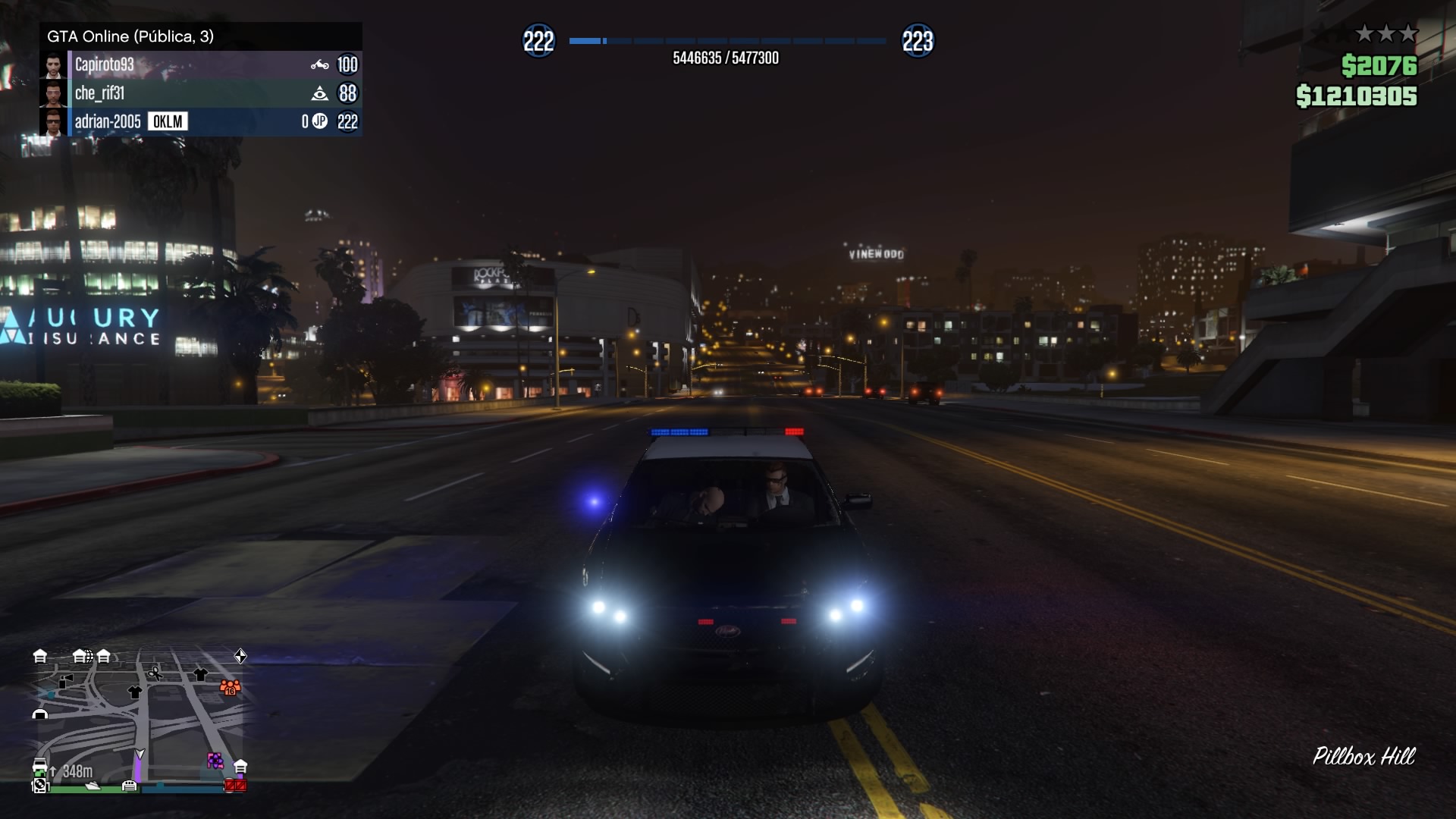Select the purple flower map marker
This screenshot has height=819, width=1456.
coord(215,761)
